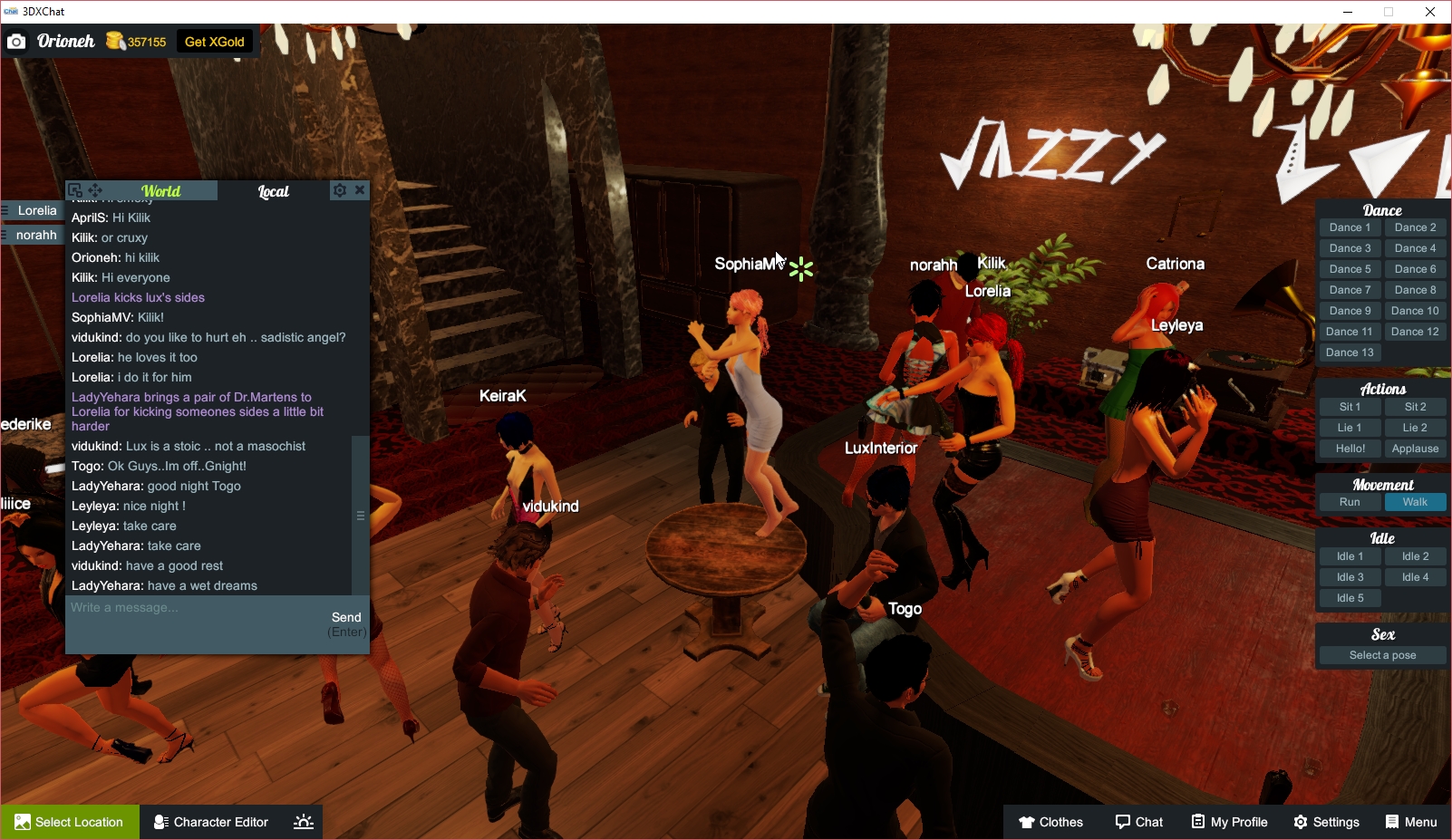This screenshot has width=1452, height=840.
Task: Click the chat move arrows icon
Action: (94, 190)
